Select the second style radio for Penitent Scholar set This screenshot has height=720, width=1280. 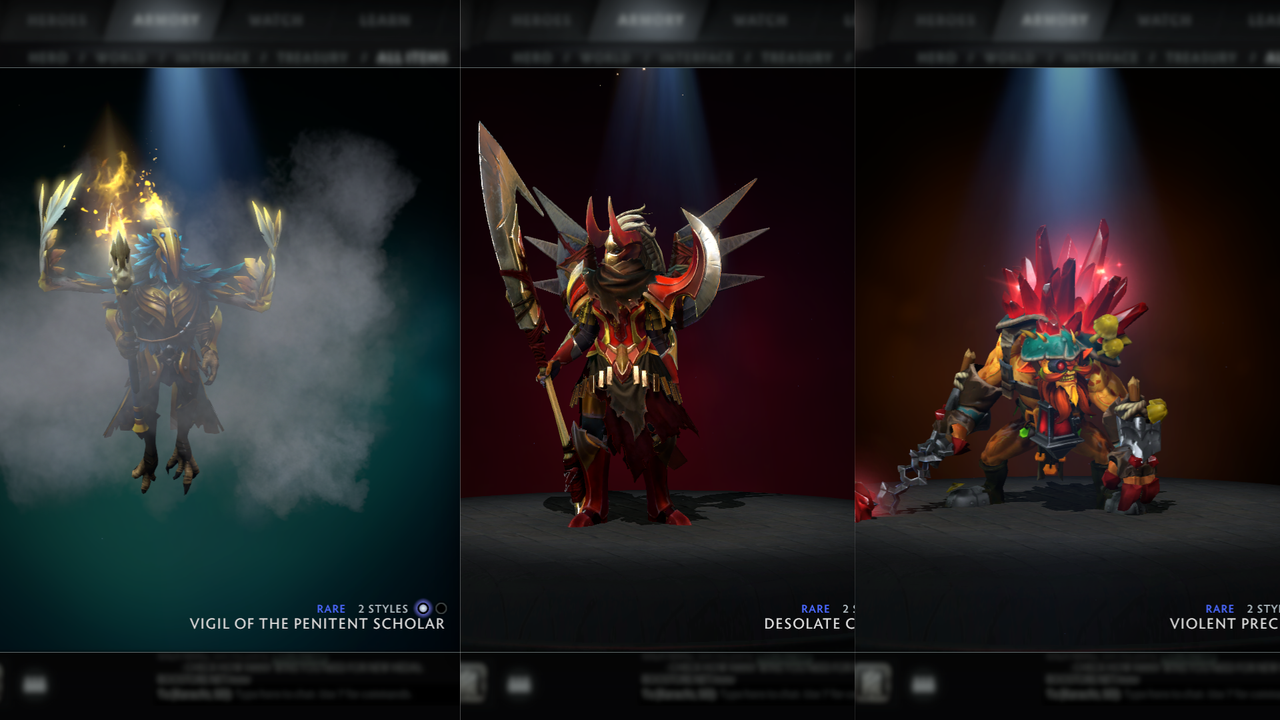coord(441,608)
